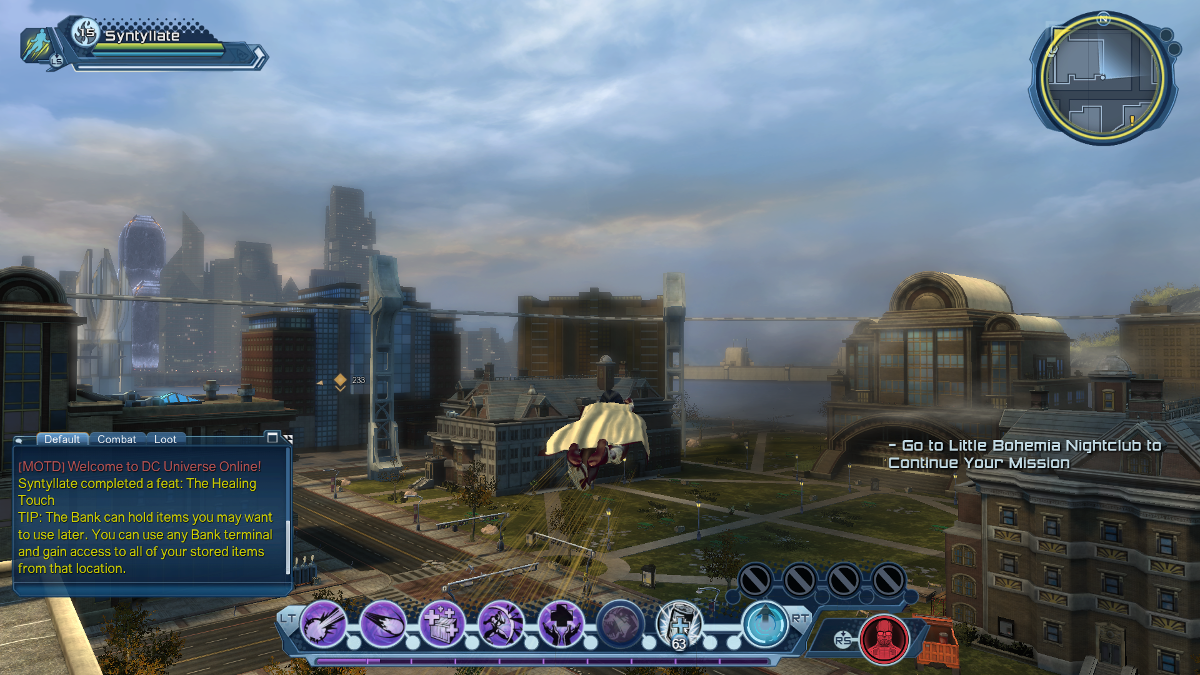Trigger the running figure ability
Image resolution: width=1200 pixels, height=675 pixels.
pyautogui.click(x=501, y=623)
